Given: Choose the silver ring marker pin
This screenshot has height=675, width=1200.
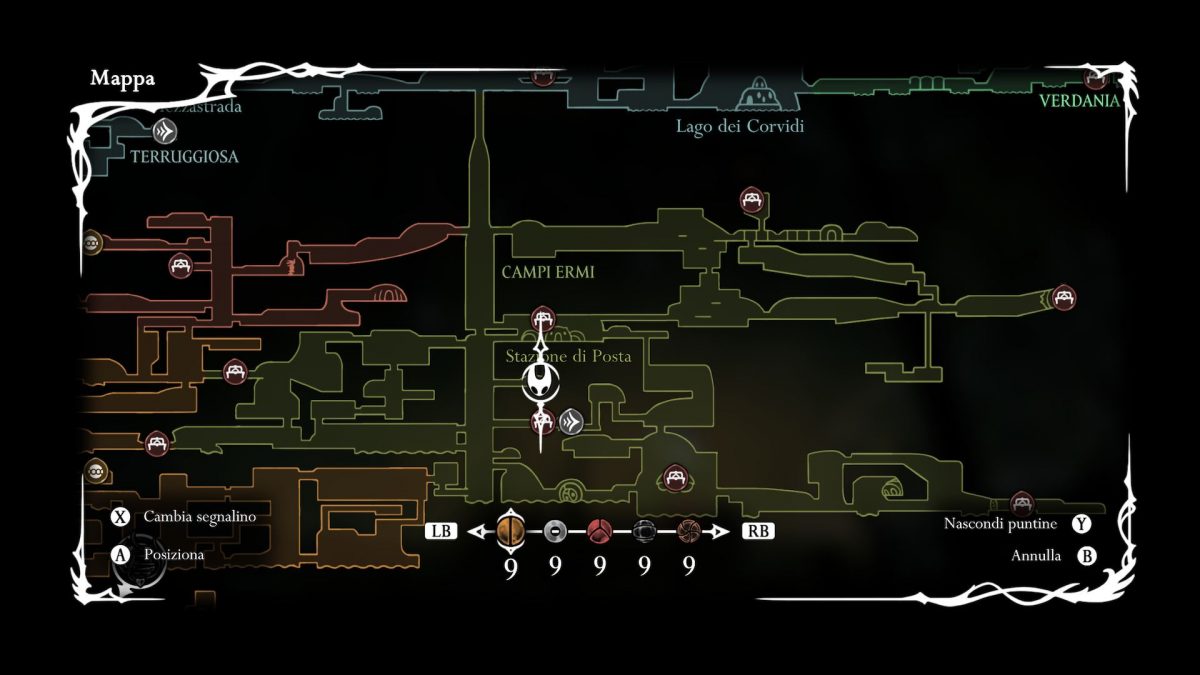Looking at the screenshot, I should (x=556, y=531).
